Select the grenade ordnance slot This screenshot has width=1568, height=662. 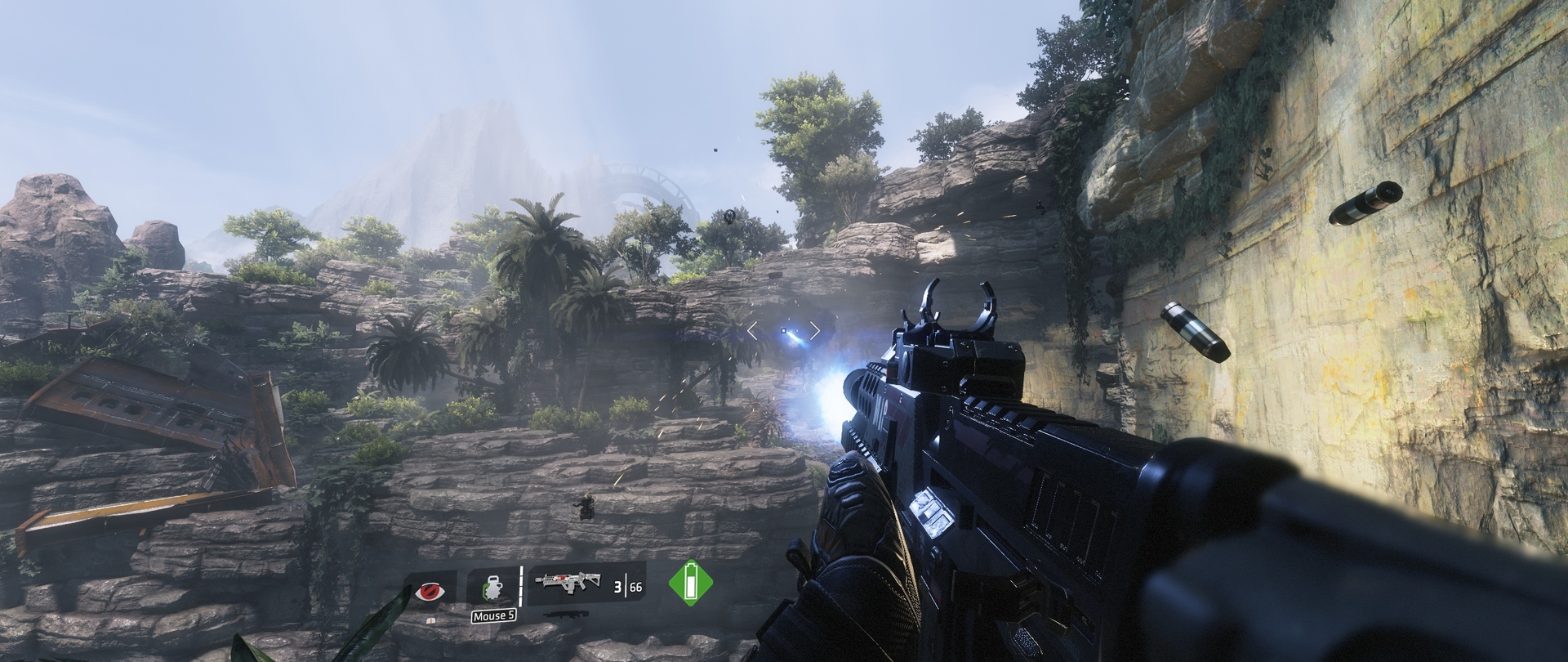[492, 588]
